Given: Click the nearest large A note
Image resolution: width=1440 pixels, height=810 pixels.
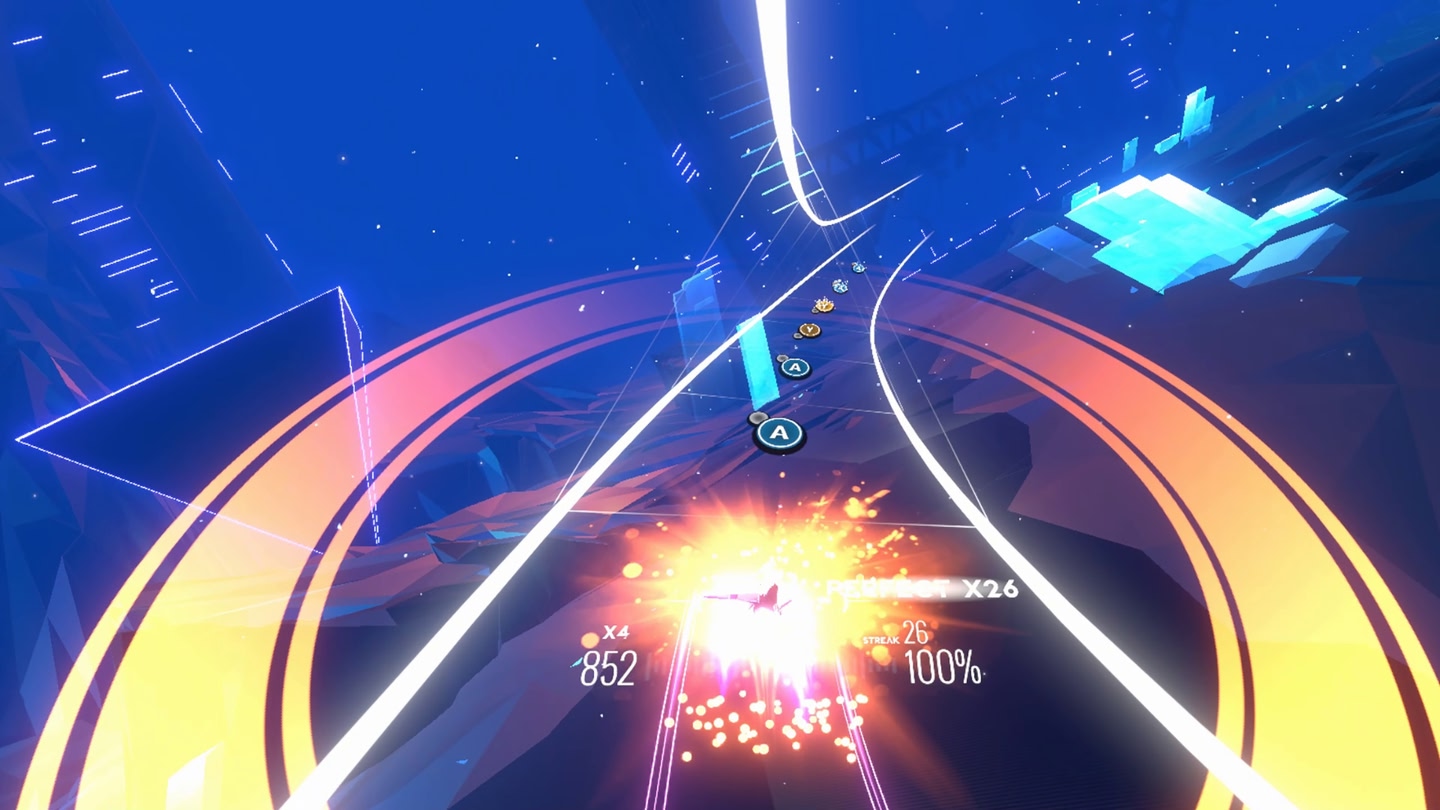Looking at the screenshot, I should [778, 432].
